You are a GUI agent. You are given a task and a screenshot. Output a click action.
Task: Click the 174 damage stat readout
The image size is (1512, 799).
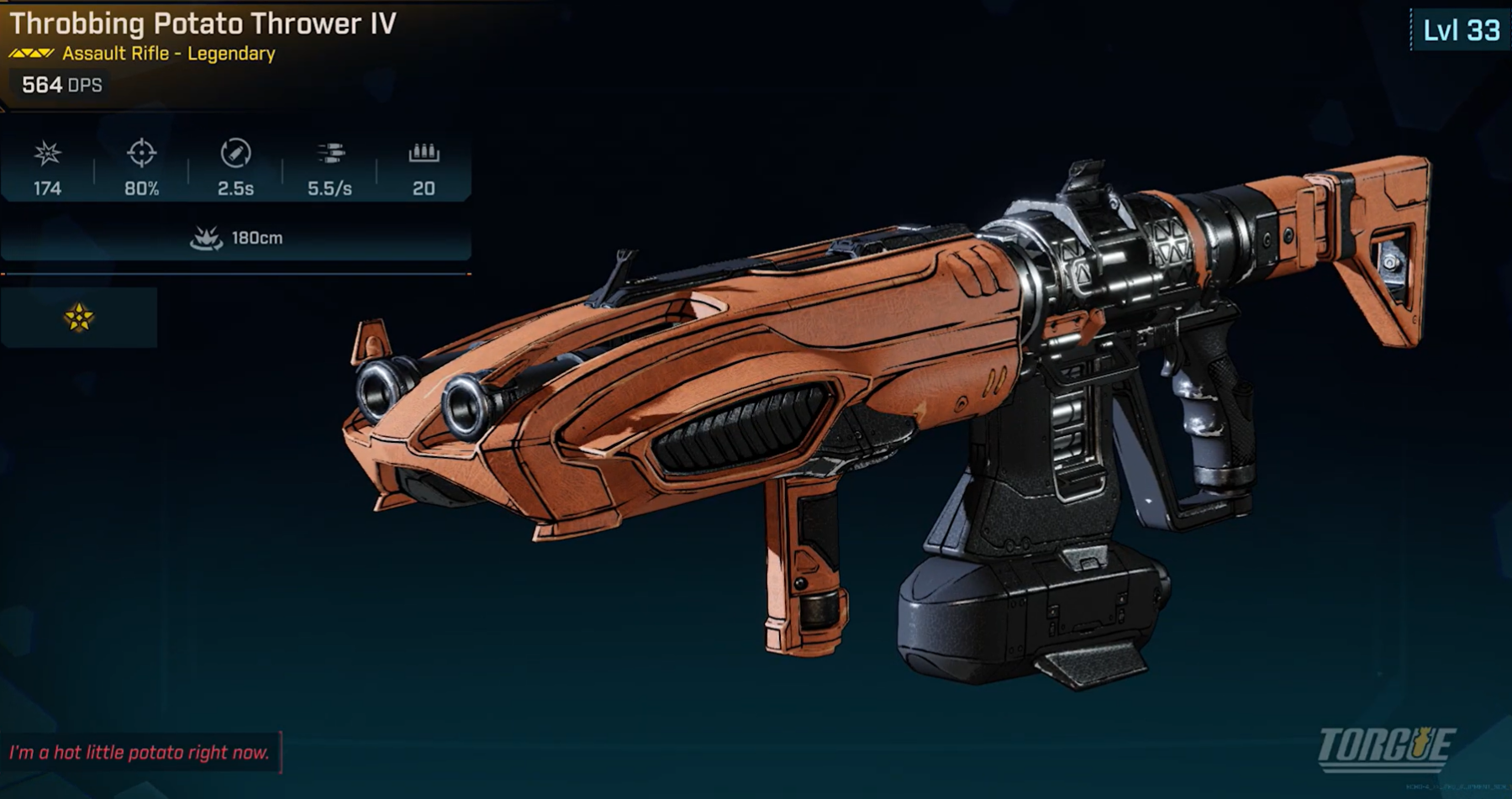pos(47,189)
